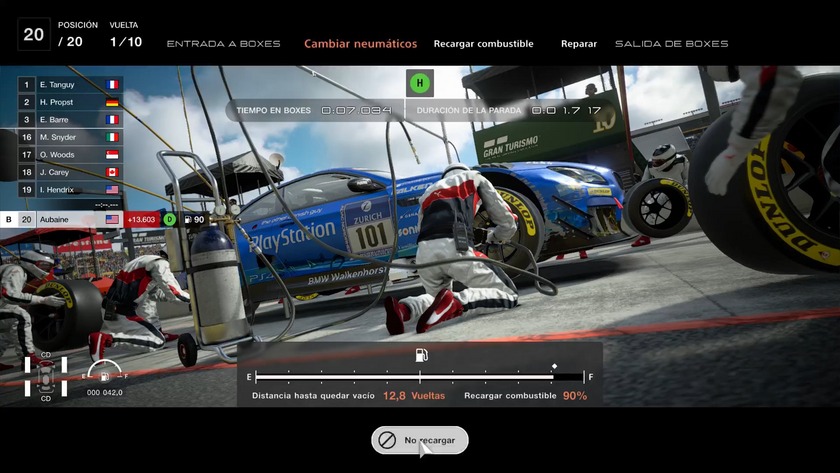Switch to Recargar combustible step

pyautogui.click(x=483, y=44)
